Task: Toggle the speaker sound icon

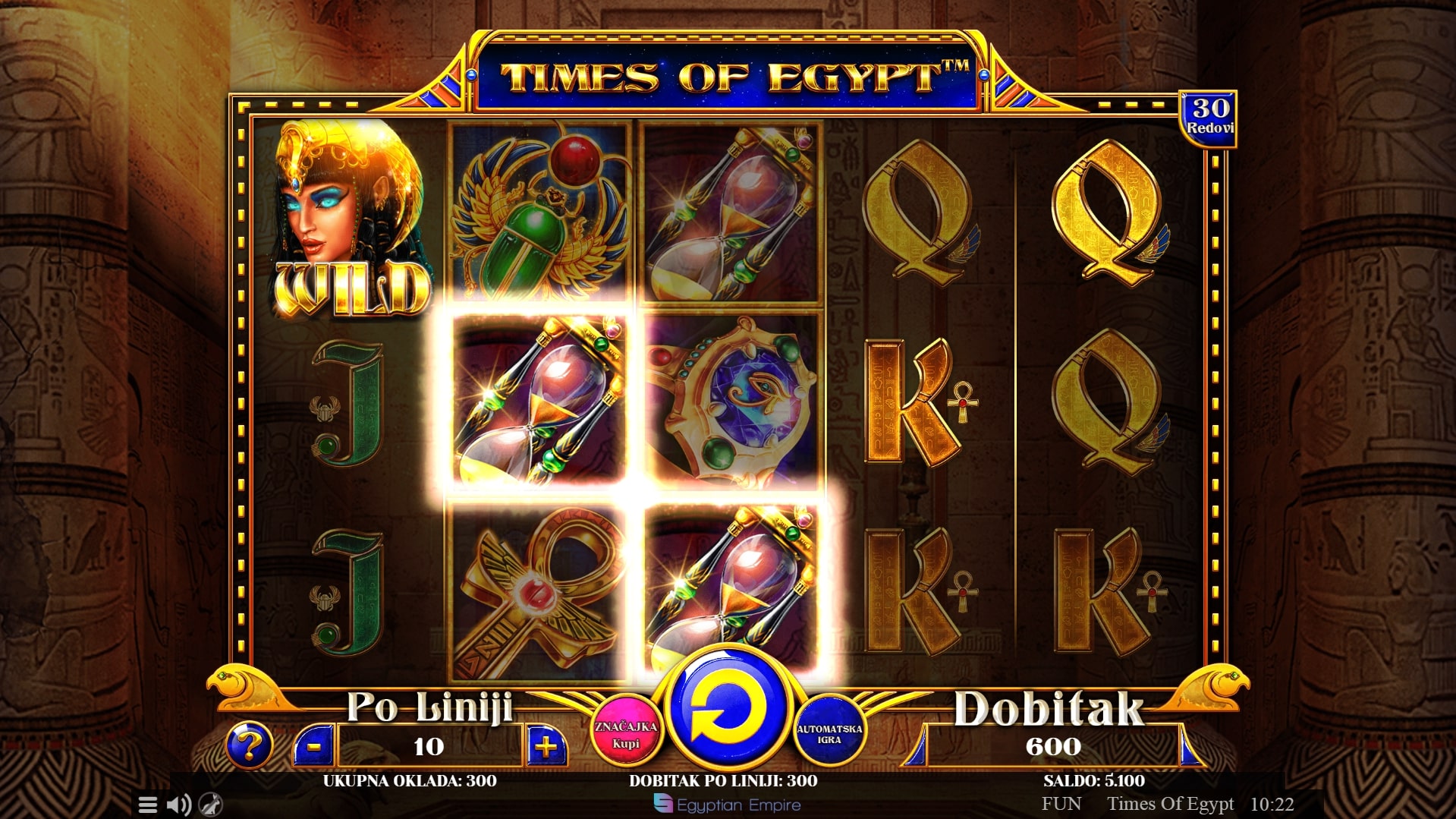Action: (178, 805)
